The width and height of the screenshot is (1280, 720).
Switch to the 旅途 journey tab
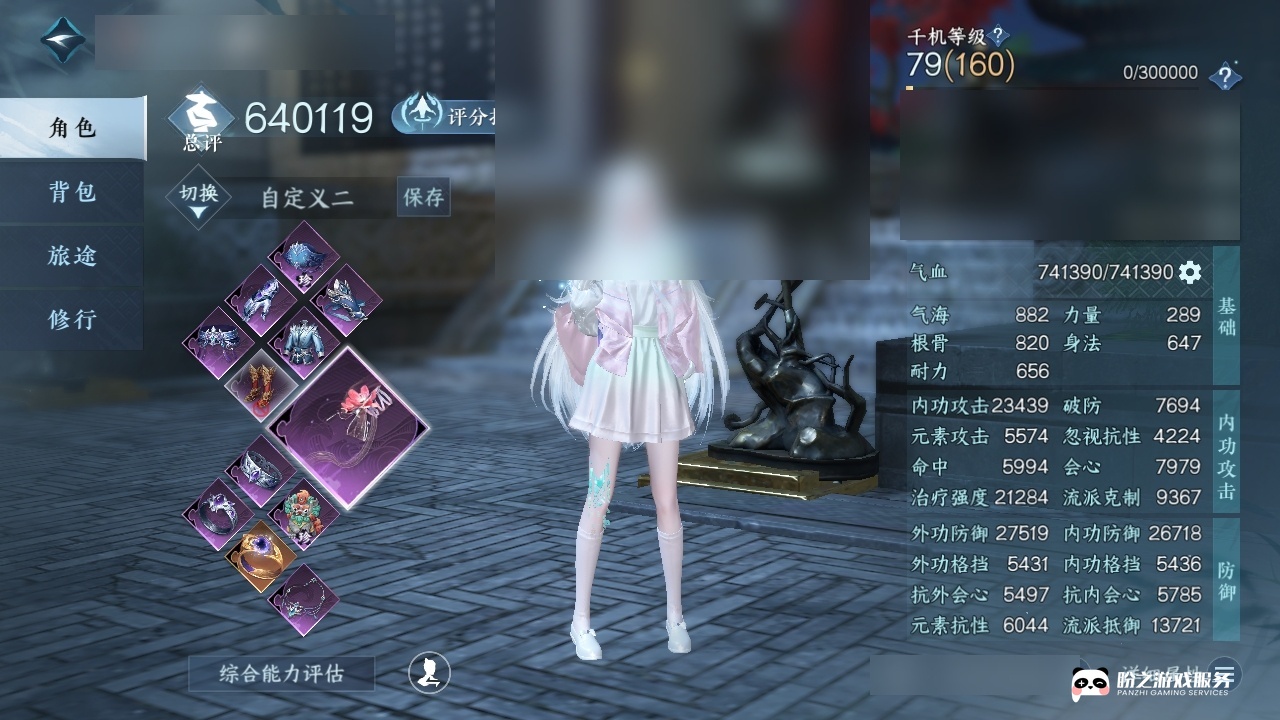(x=72, y=256)
